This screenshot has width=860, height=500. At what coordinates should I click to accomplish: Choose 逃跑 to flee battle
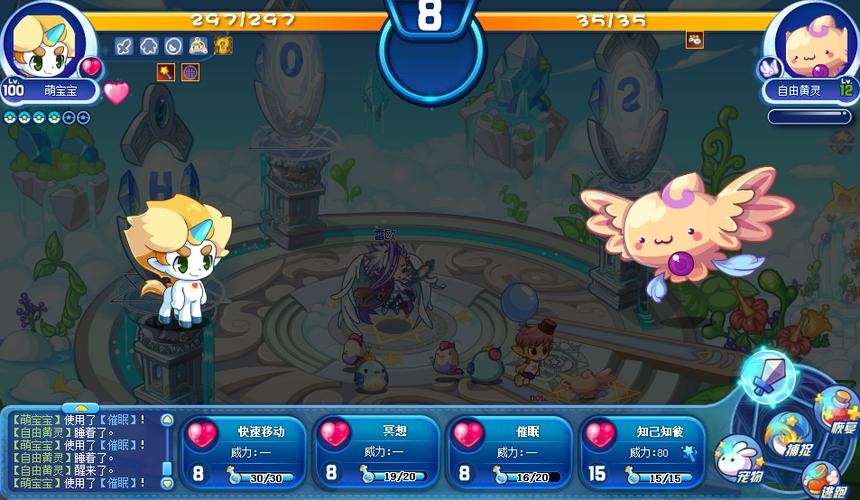(x=823, y=478)
